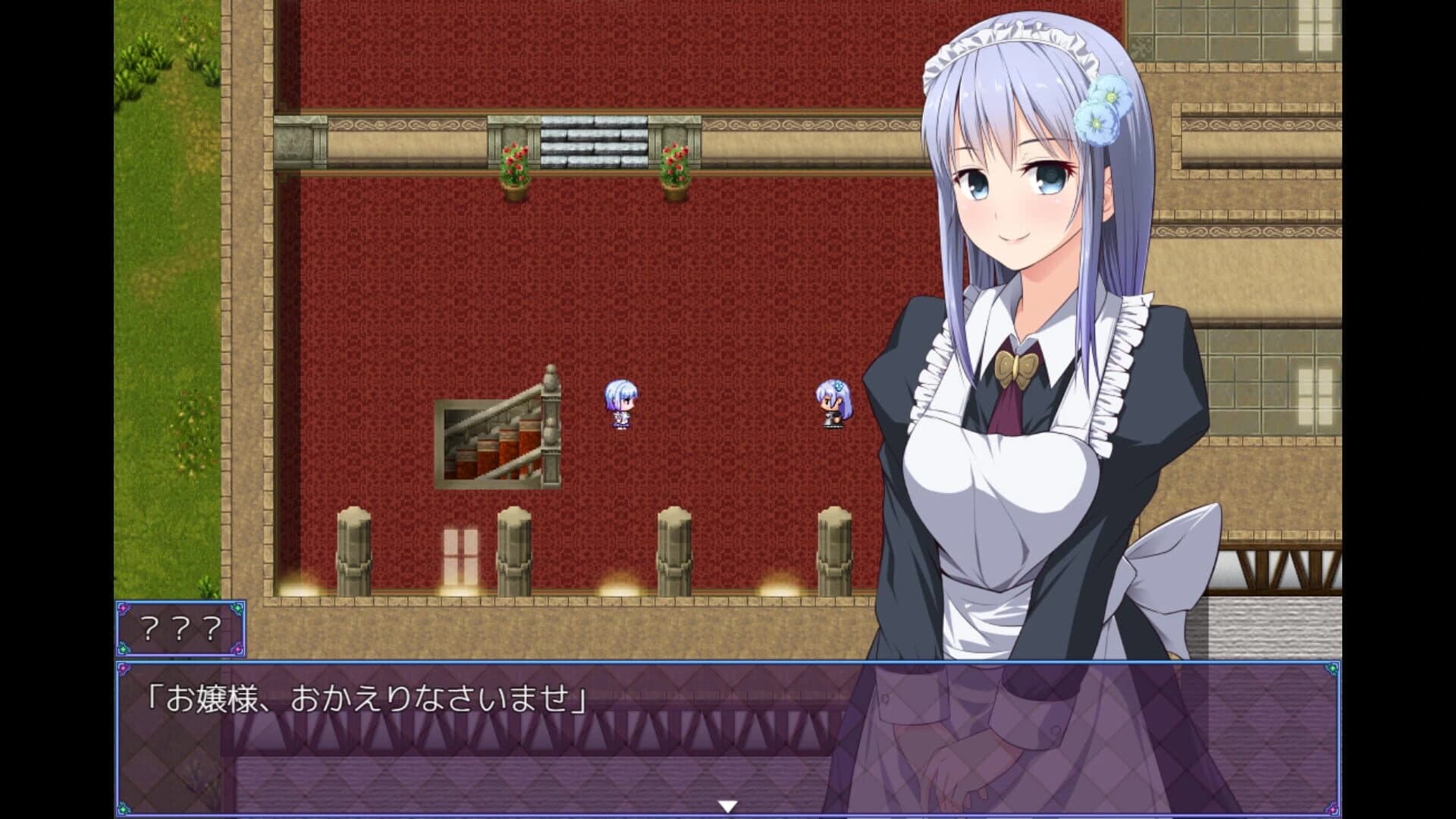Click the green sparkle in the message window's bottom corner

[123, 808]
